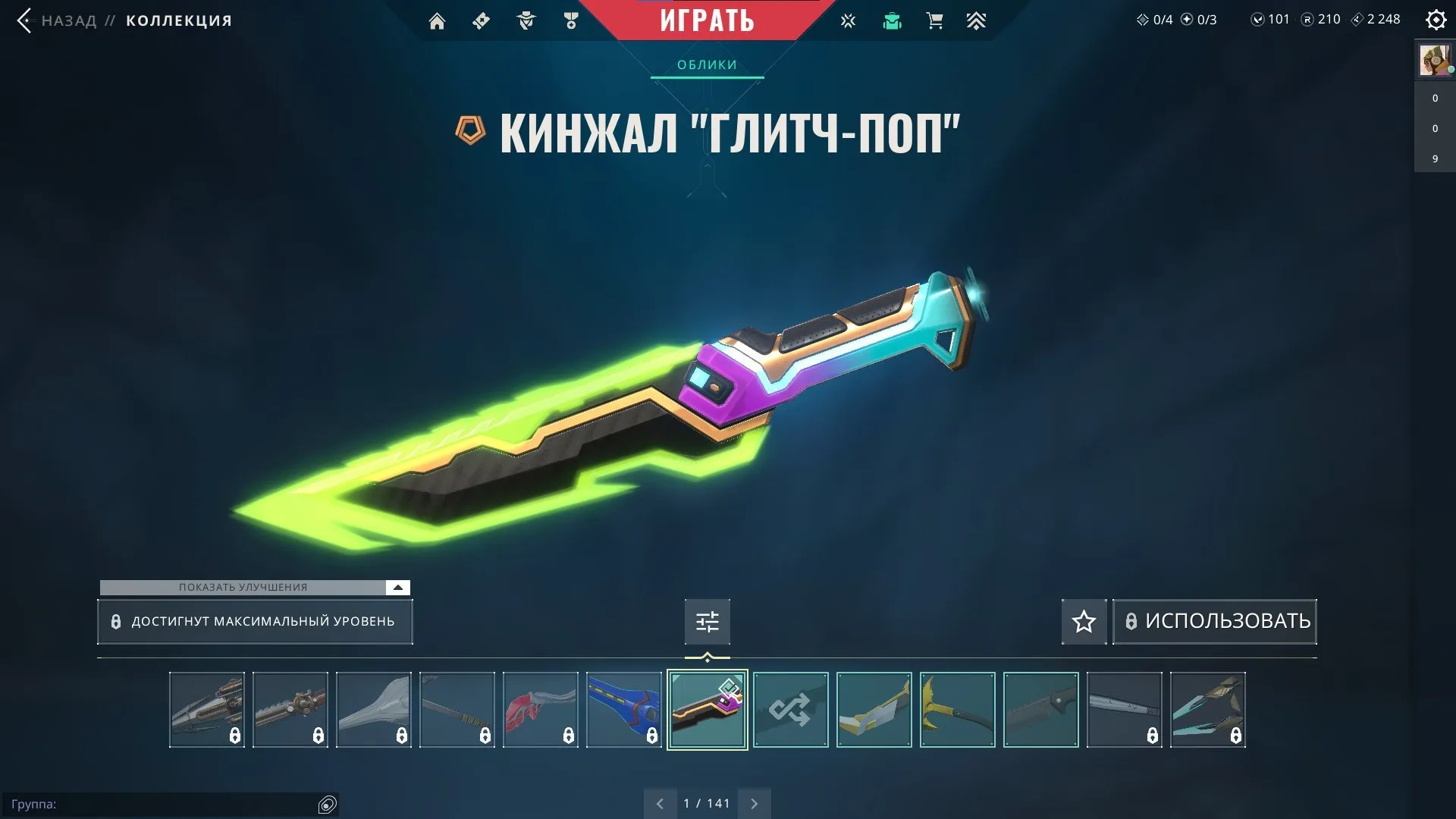The width and height of the screenshot is (1456, 819).
Task: Open the home screen icon
Action: point(438,20)
